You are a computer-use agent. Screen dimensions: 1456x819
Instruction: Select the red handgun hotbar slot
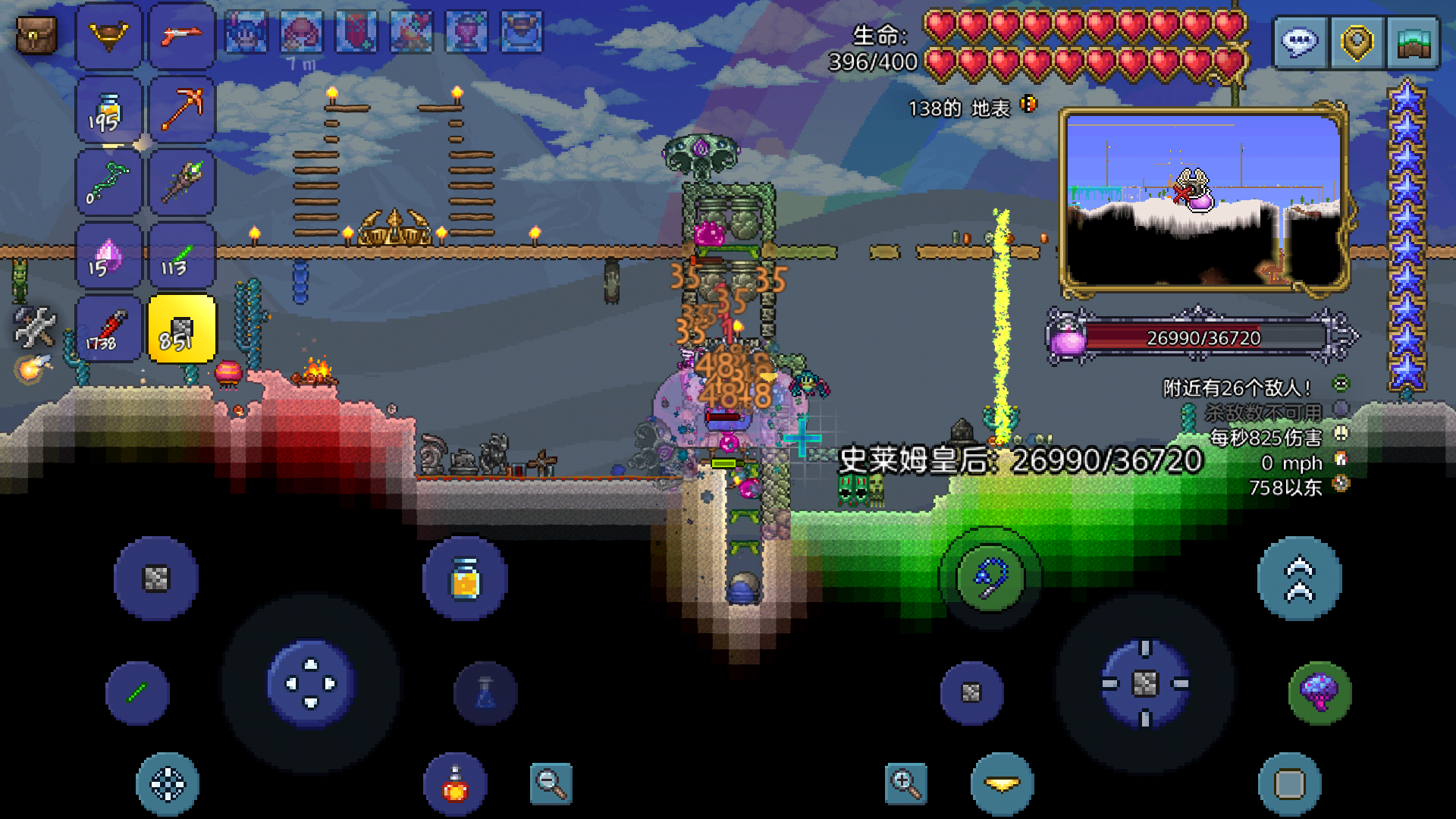[182, 35]
